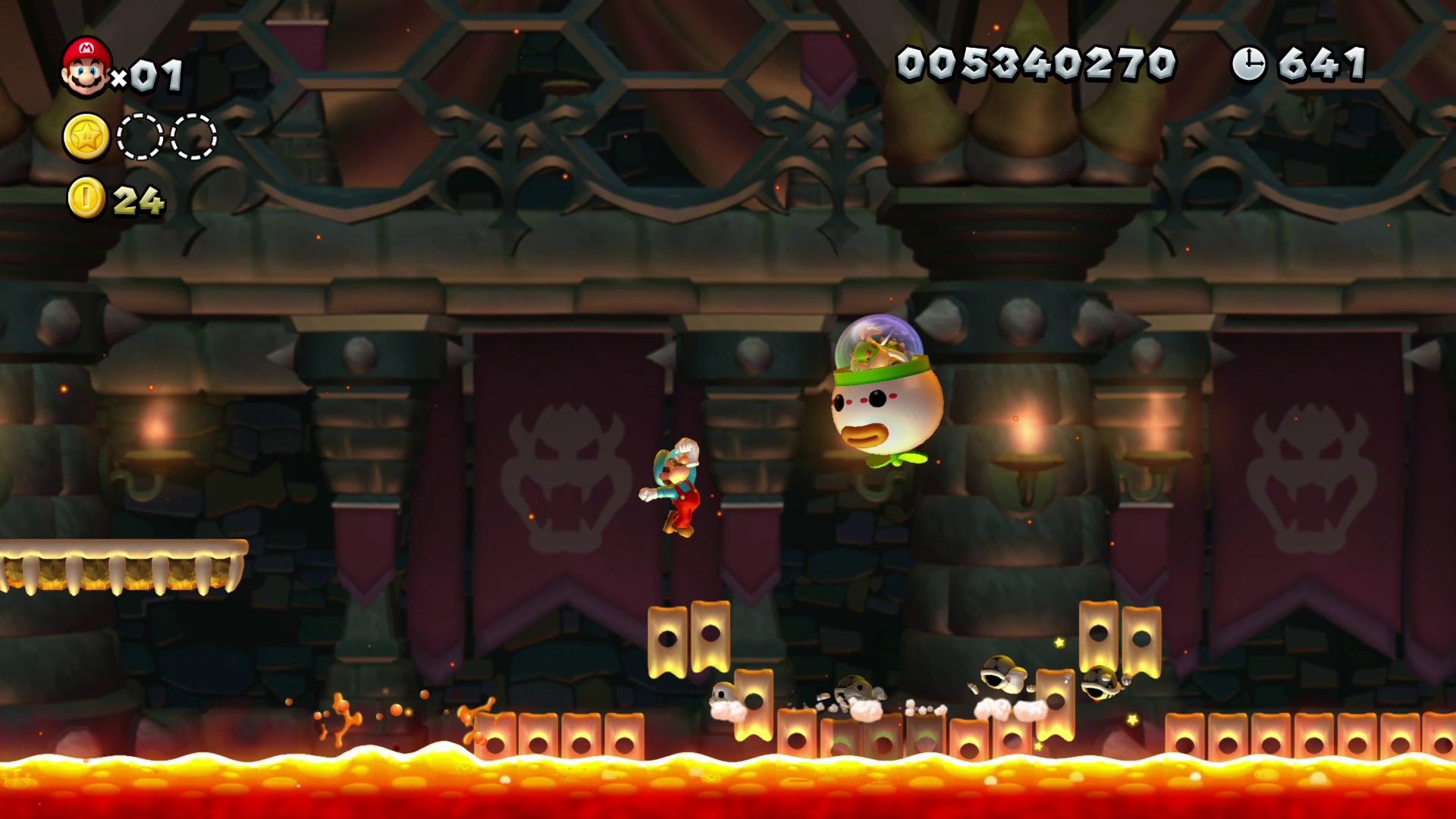Select the collected gold Star Coin
The image size is (1456, 819).
click(x=86, y=137)
